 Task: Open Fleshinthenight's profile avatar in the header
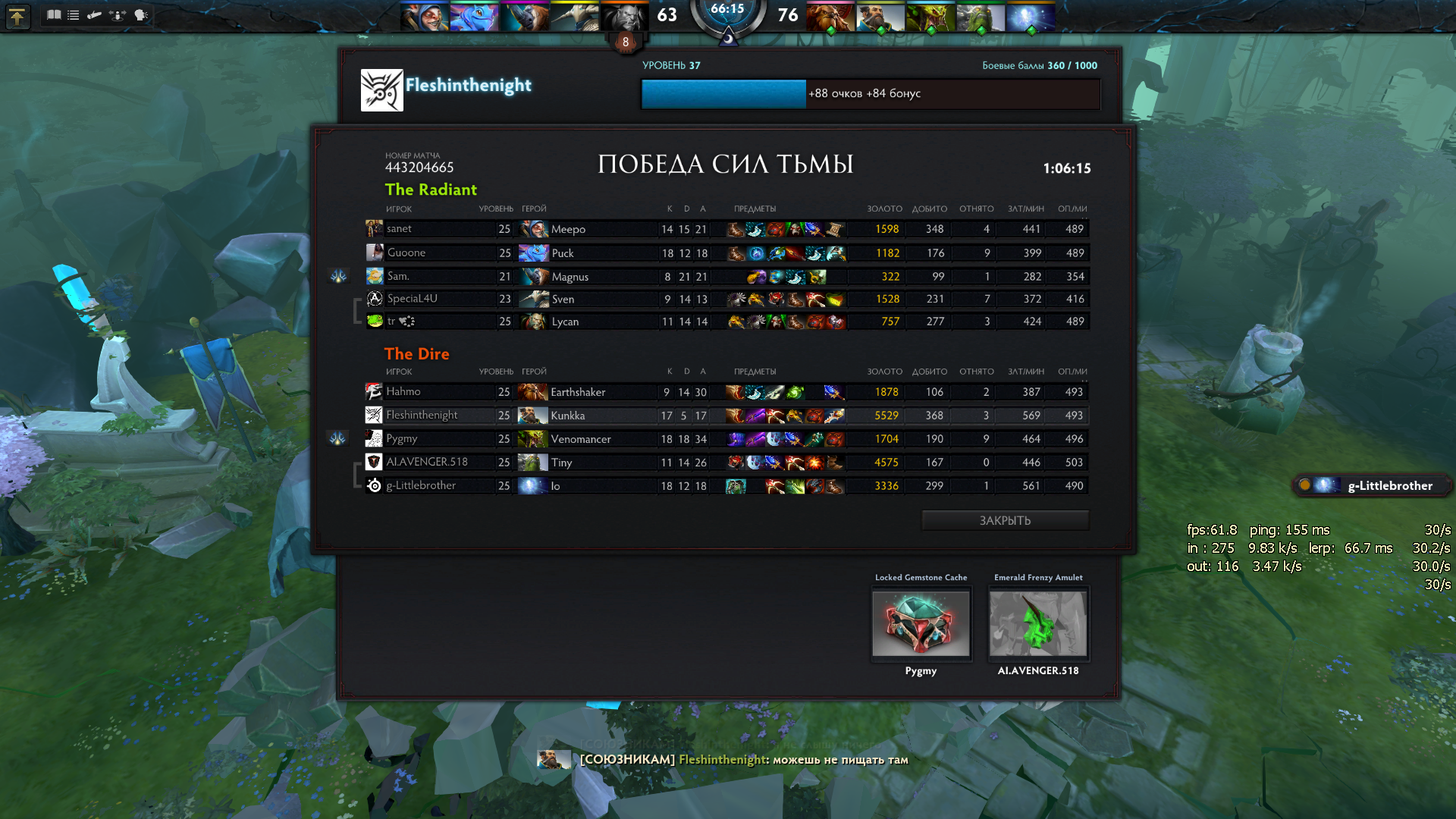pos(381,90)
